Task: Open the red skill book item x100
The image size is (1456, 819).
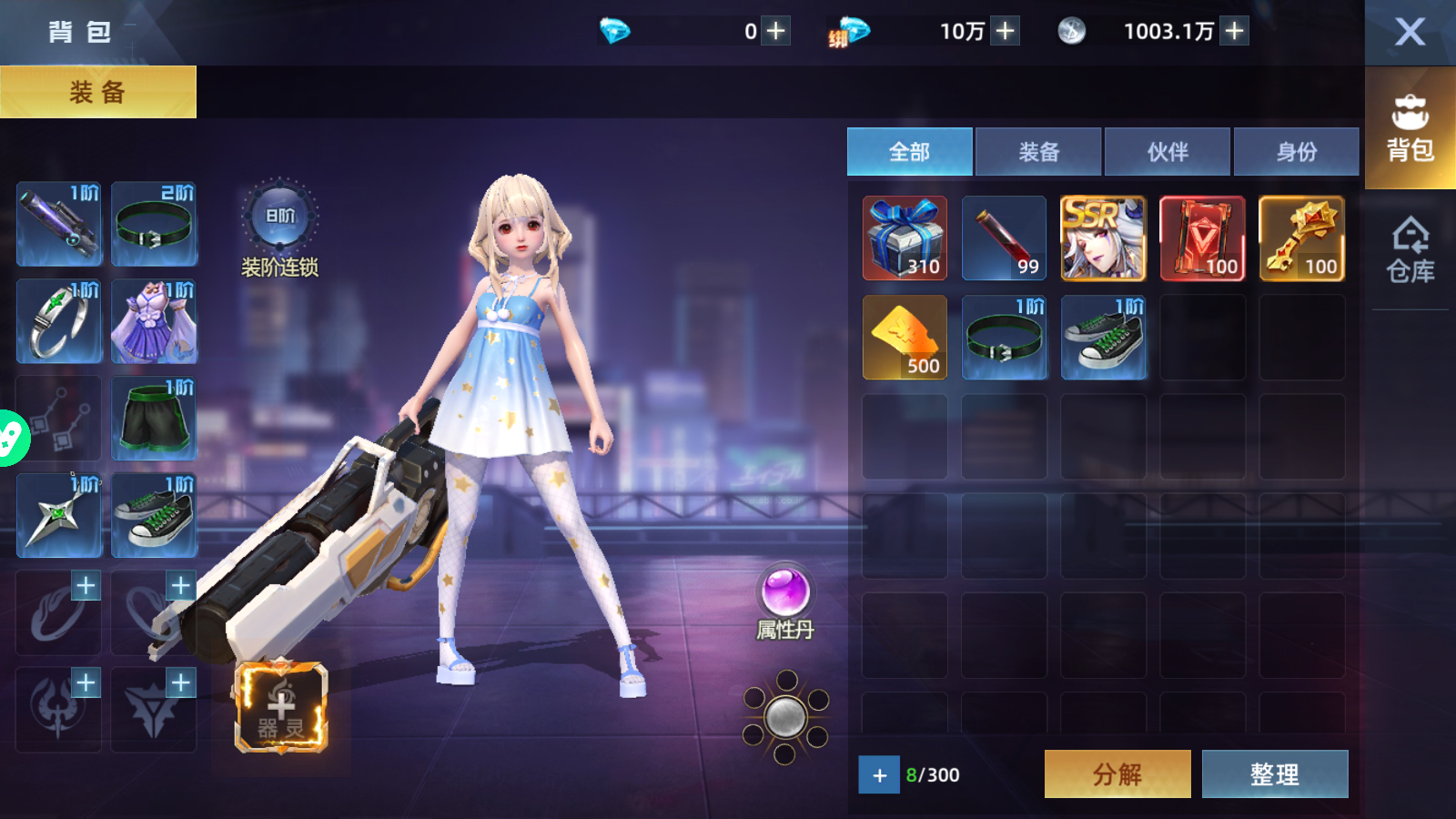Action: 1202,238
